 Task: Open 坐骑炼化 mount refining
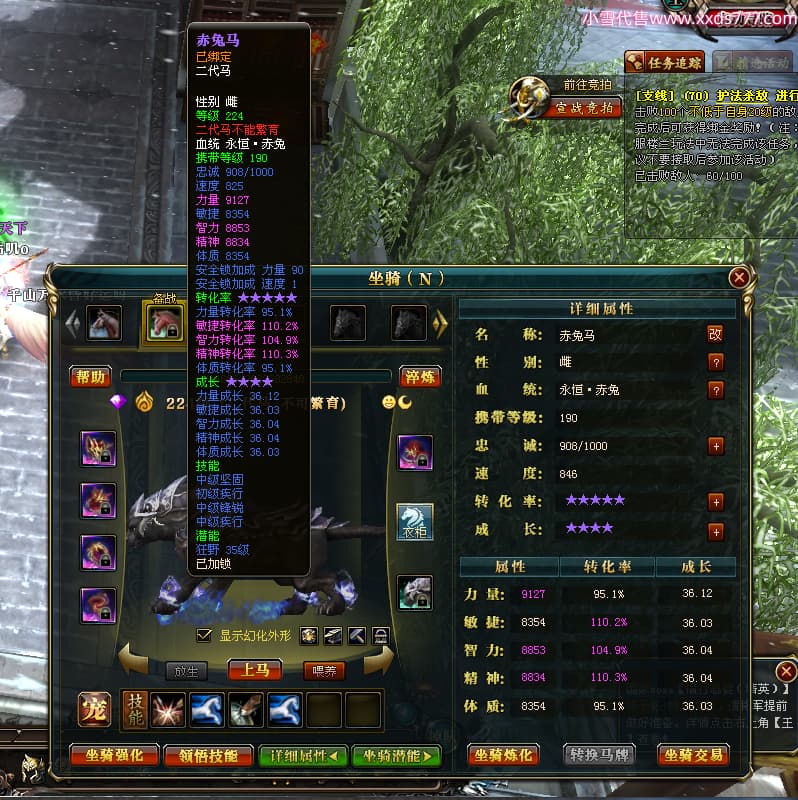[x=505, y=755]
